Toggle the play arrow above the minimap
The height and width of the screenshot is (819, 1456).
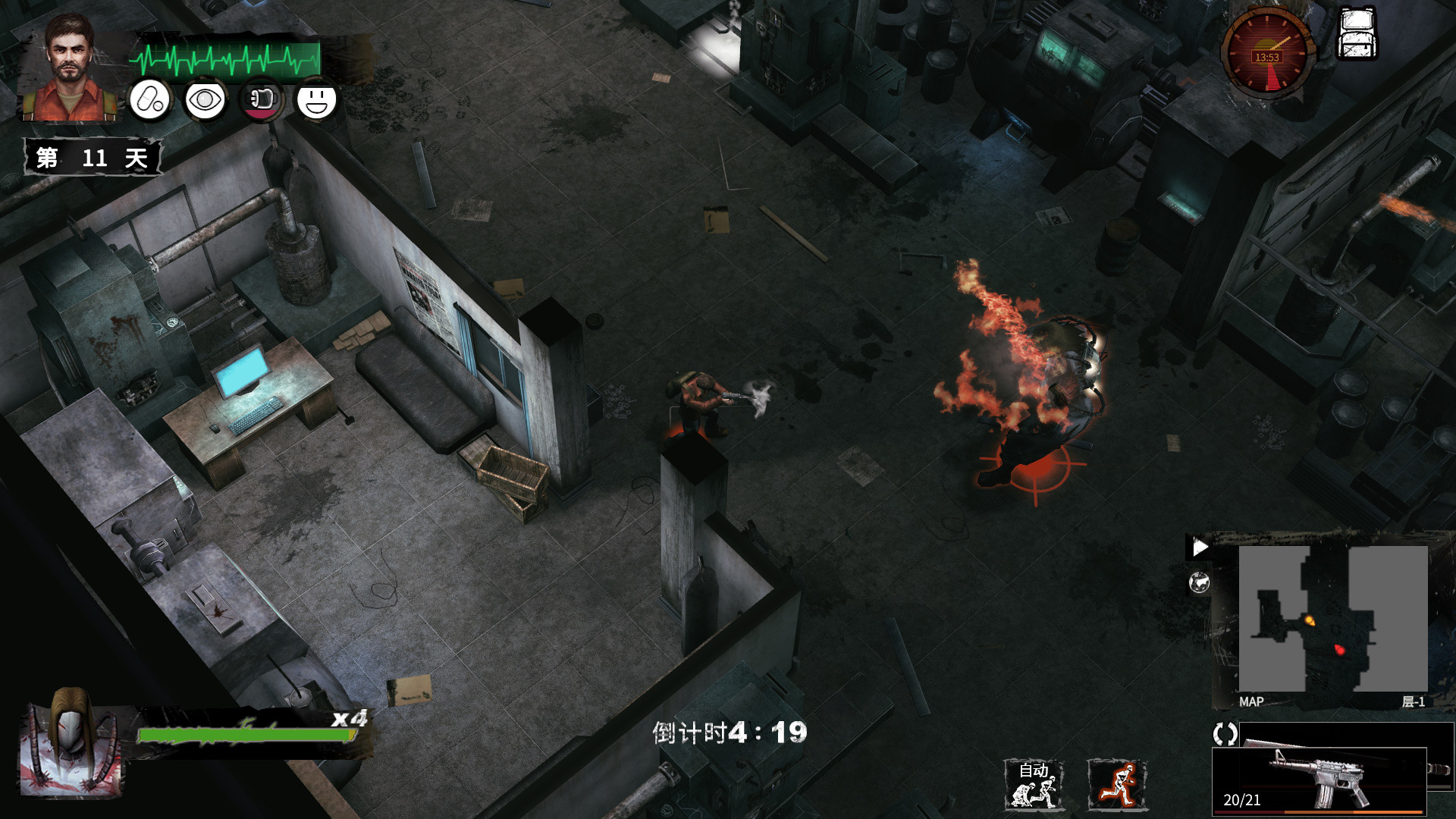(1200, 545)
